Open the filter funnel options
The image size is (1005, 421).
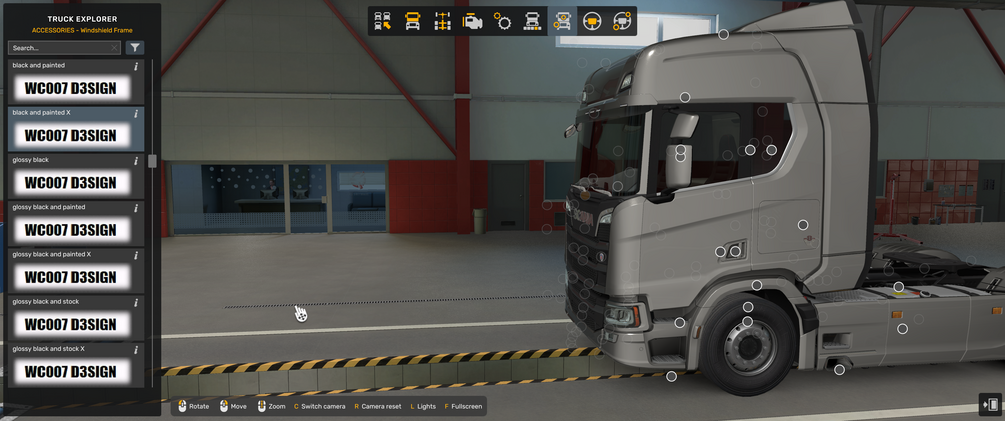[x=136, y=47]
